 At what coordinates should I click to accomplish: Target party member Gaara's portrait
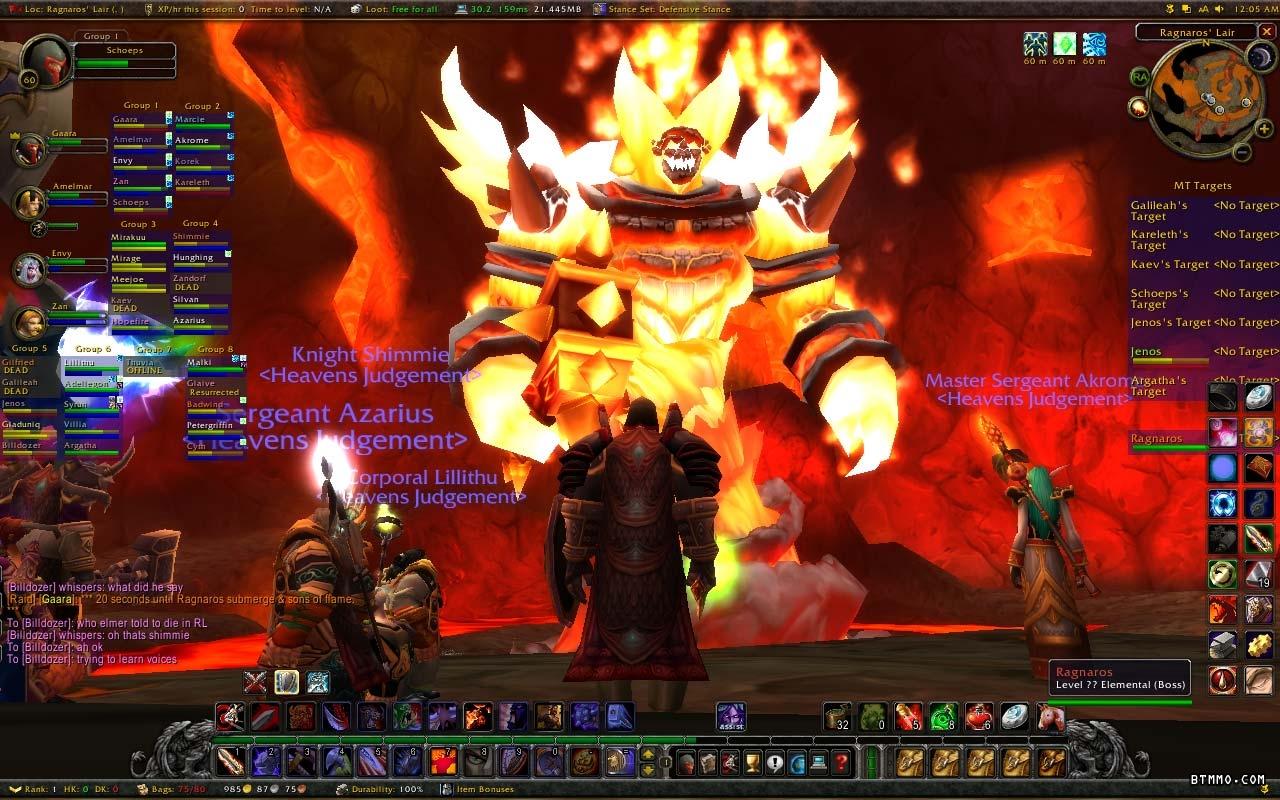coord(29,150)
